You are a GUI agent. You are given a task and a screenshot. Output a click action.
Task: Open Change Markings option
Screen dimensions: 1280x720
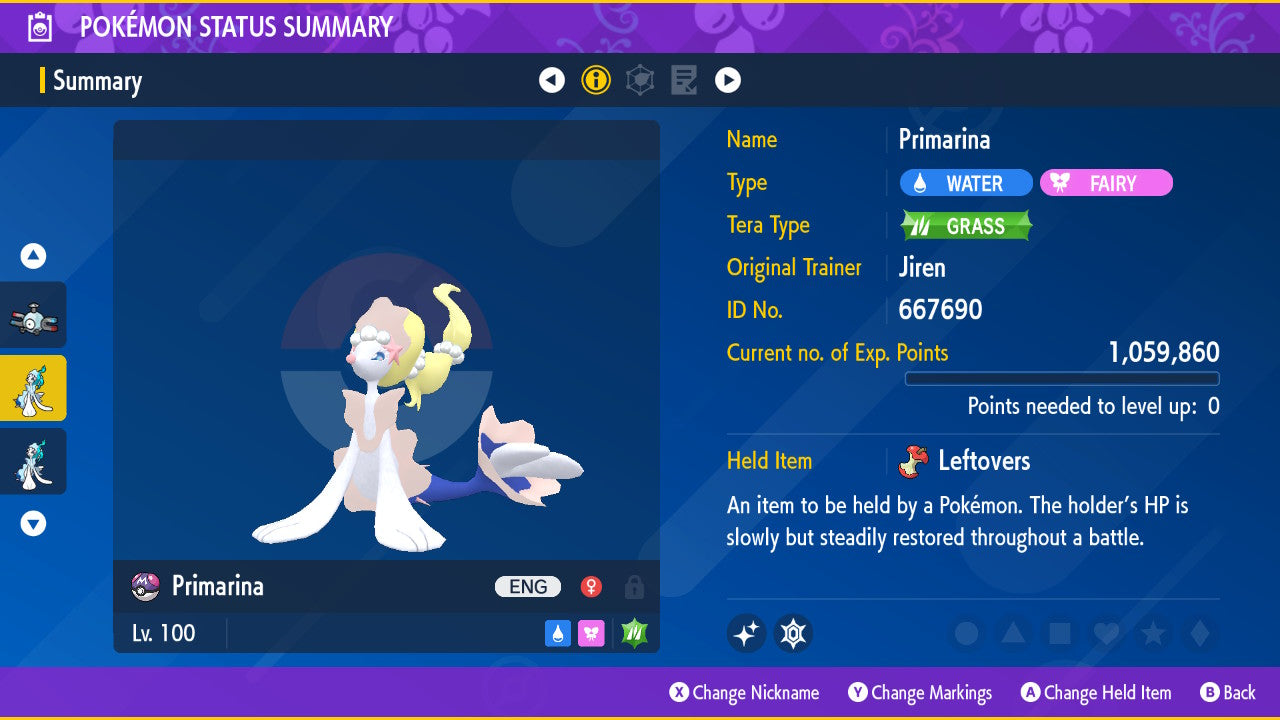pyautogui.click(x=920, y=693)
